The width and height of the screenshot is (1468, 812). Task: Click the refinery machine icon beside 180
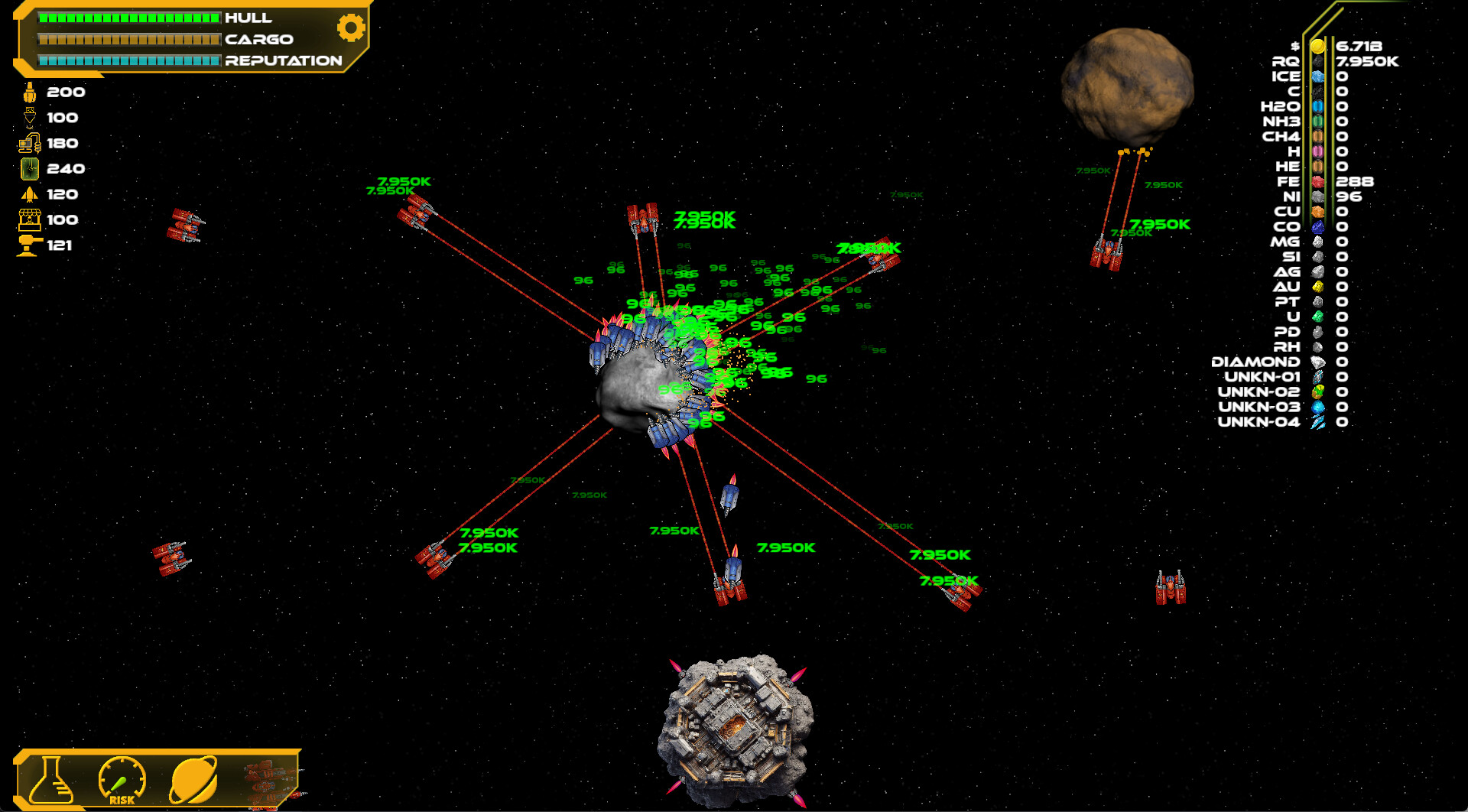pos(29,143)
